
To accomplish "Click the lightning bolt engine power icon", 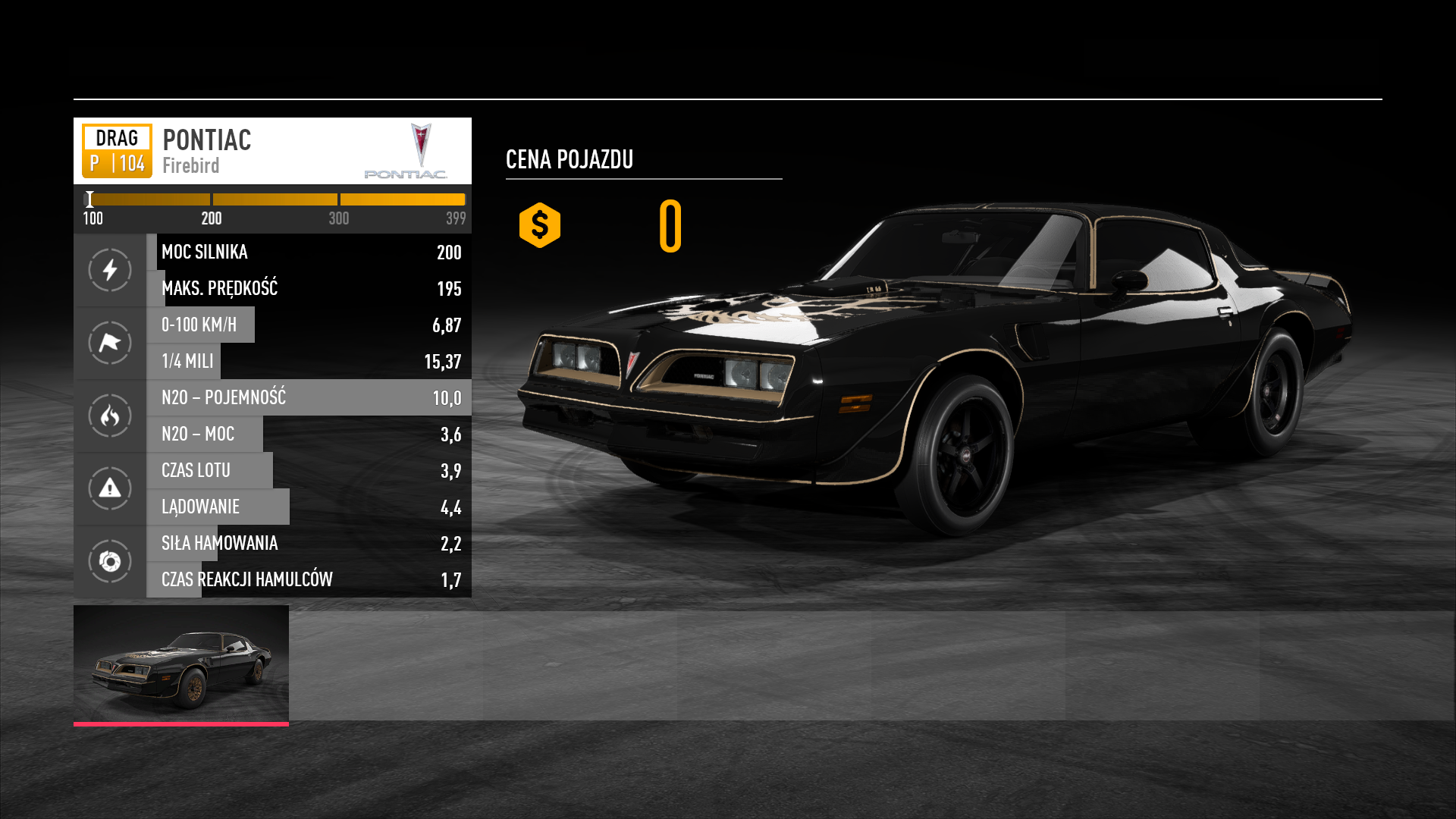I will [x=110, y=270].
